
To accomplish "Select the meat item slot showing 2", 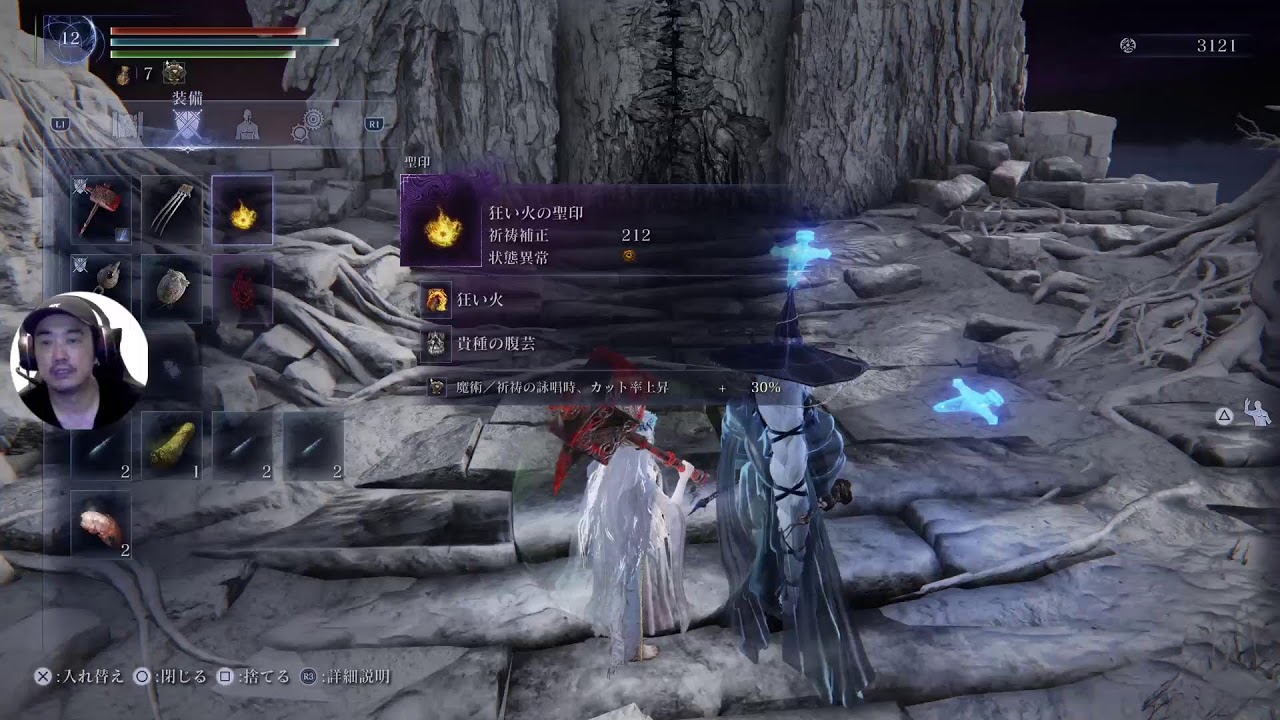I will 102,521.
